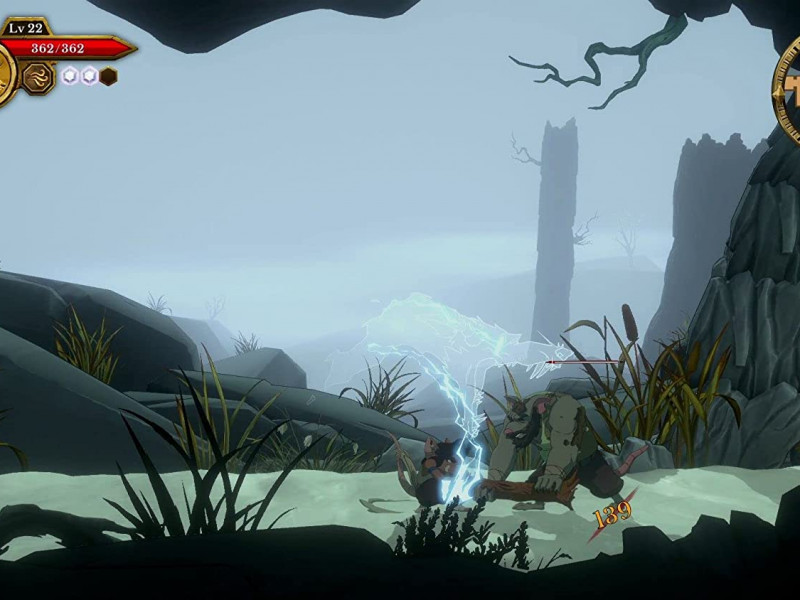Activate the wind swirl ability icon
The width and height of the screenshot is (800, 600).
click(38, 77)
